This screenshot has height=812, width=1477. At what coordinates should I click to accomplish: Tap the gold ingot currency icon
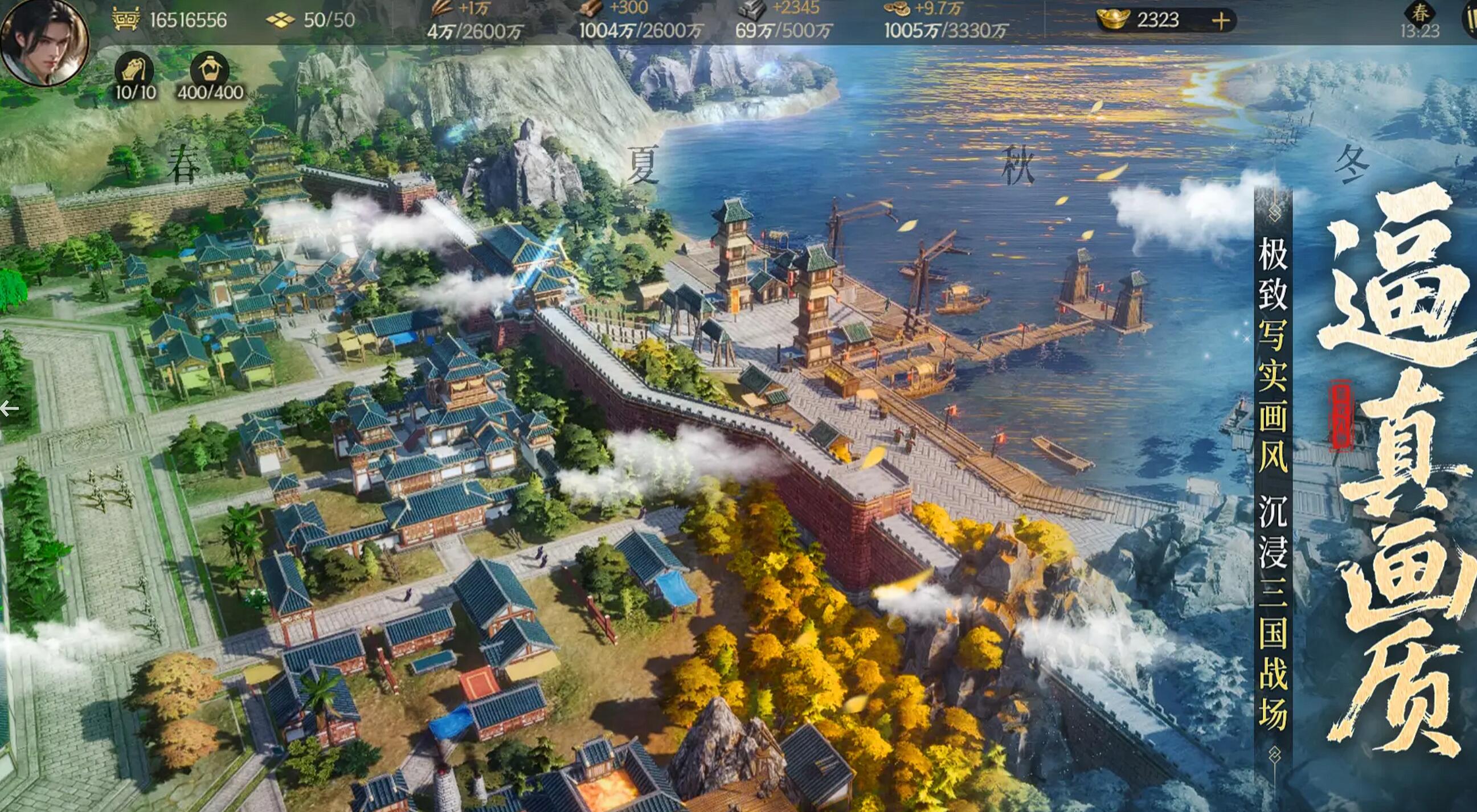pyautogui.click(x=1113, y=20)
